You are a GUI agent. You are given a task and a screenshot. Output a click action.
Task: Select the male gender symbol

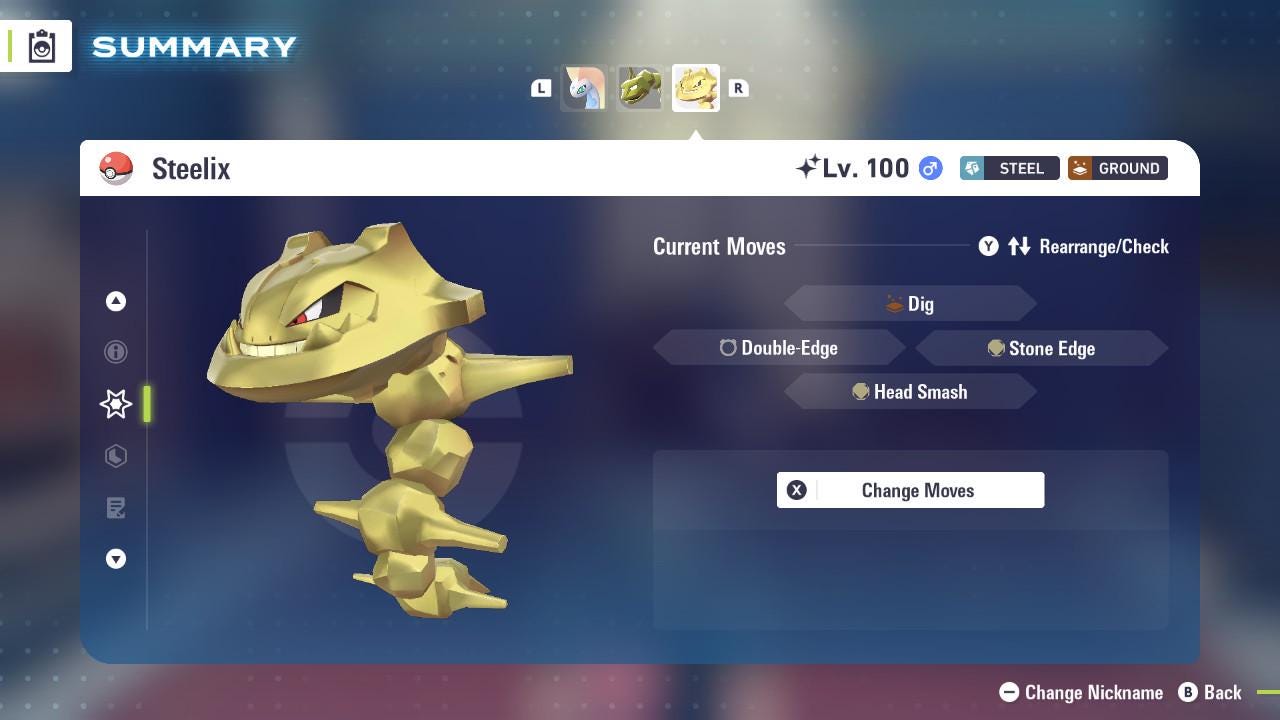928,168
